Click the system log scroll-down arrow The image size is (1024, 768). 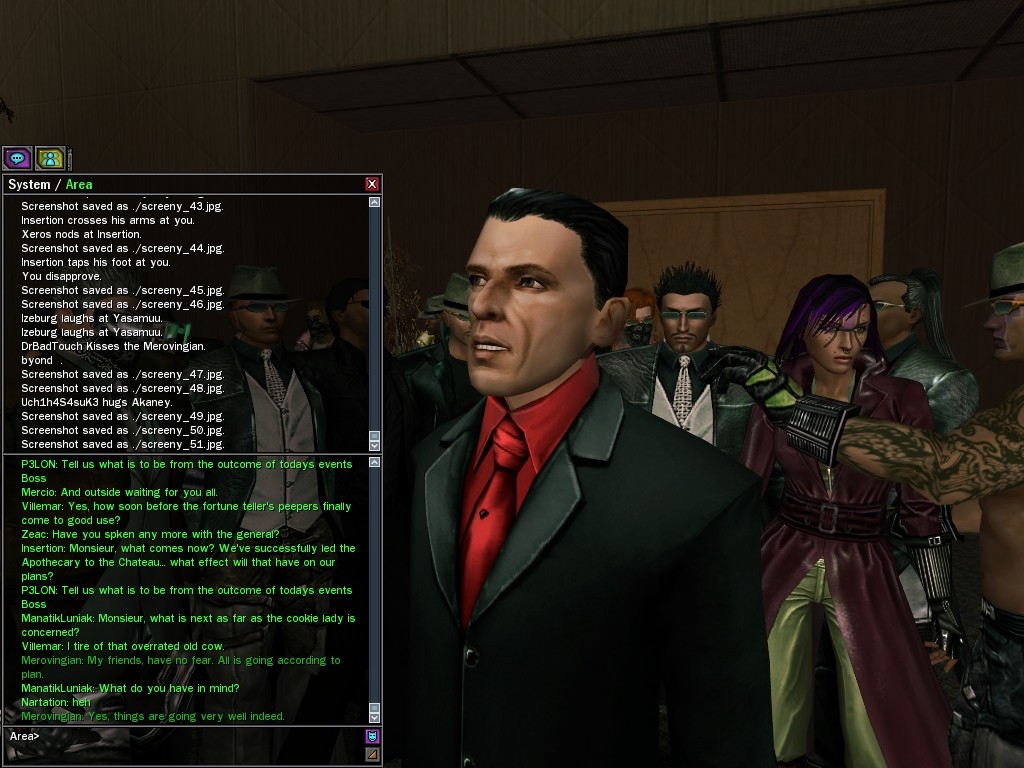click(374, 443)
